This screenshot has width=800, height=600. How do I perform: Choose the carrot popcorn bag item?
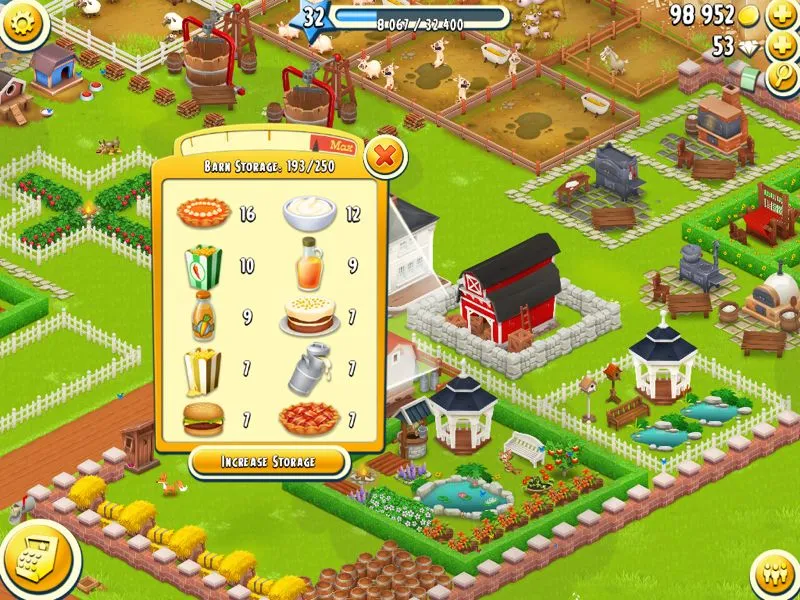(x=203, y=267)
